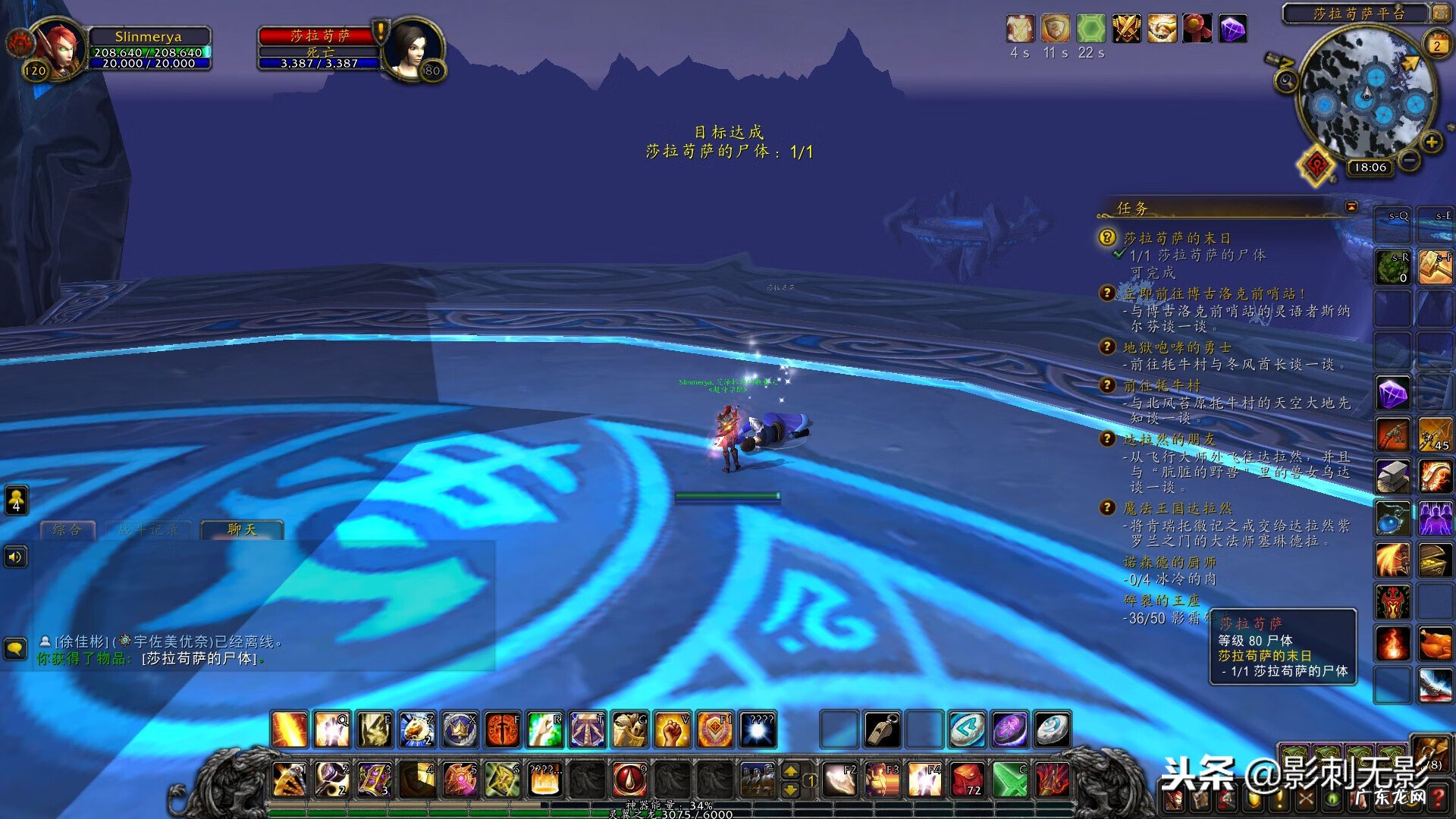Viewport: 1456px width, 819px height.
Task: Toggle the chat voice speaker button
Action: (15, 557)
